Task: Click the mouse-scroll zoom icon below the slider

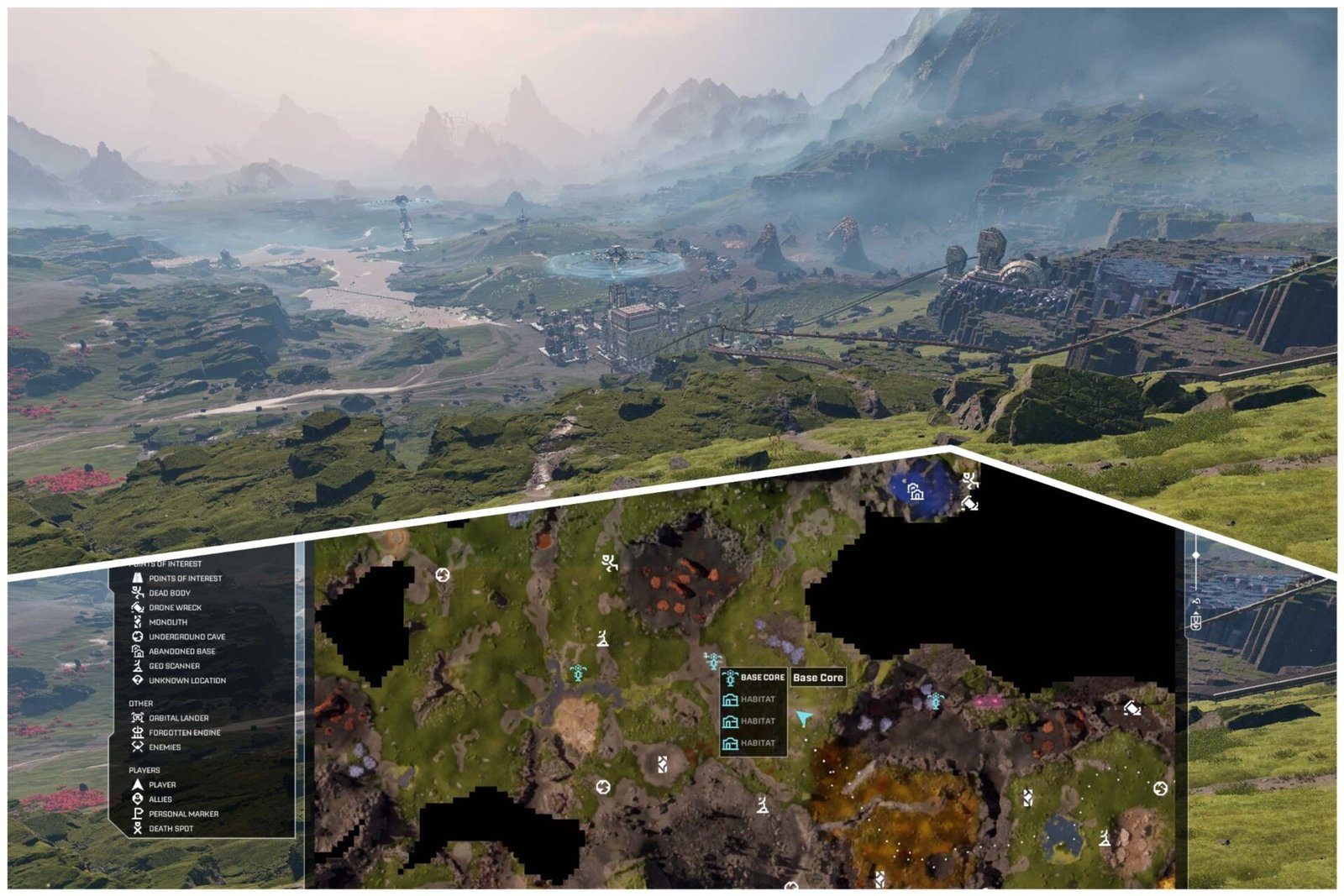Action: point(1195,622)
